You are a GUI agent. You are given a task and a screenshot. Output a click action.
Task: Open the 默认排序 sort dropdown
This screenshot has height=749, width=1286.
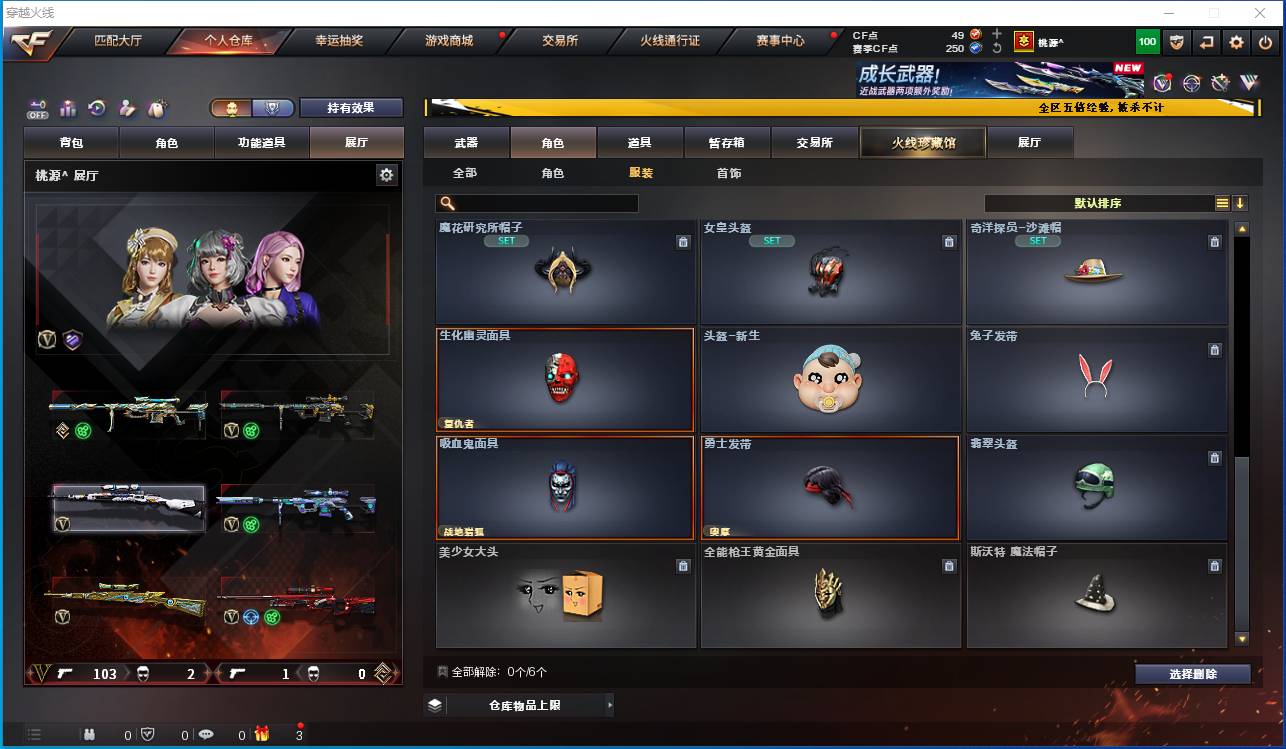point(1098,203)
